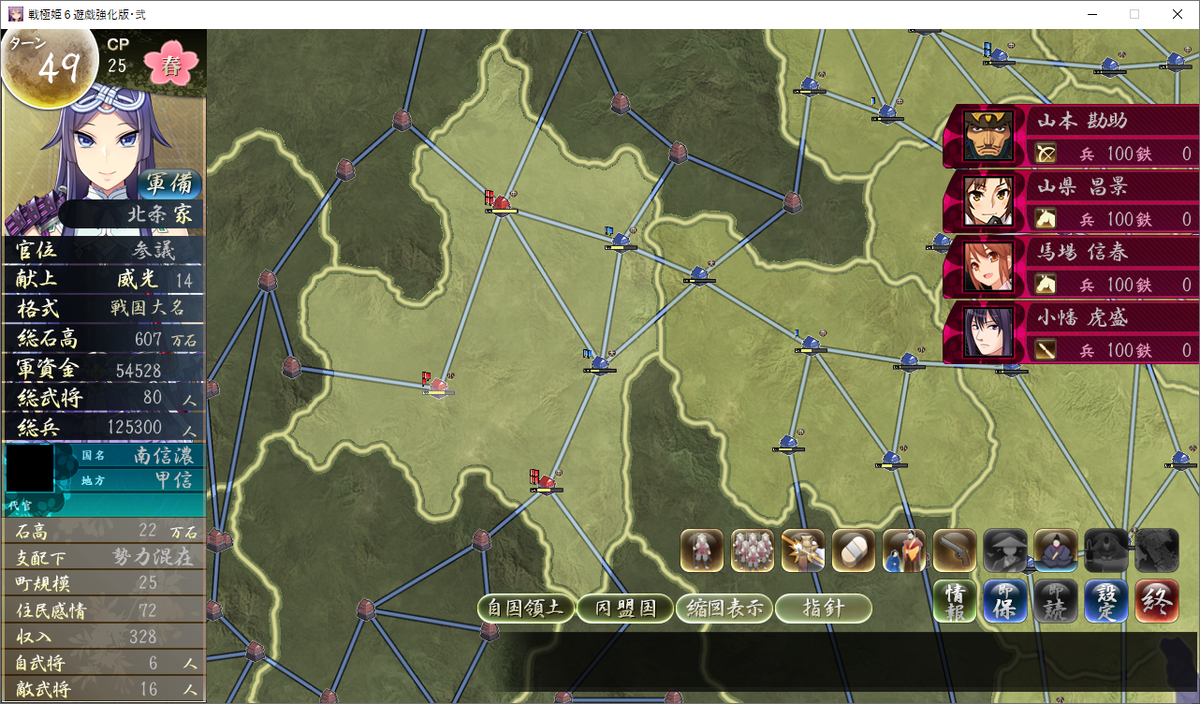Screen dimensions: 1200x704
Task: Select the single soldier command icon
Action: coord(702,550)
